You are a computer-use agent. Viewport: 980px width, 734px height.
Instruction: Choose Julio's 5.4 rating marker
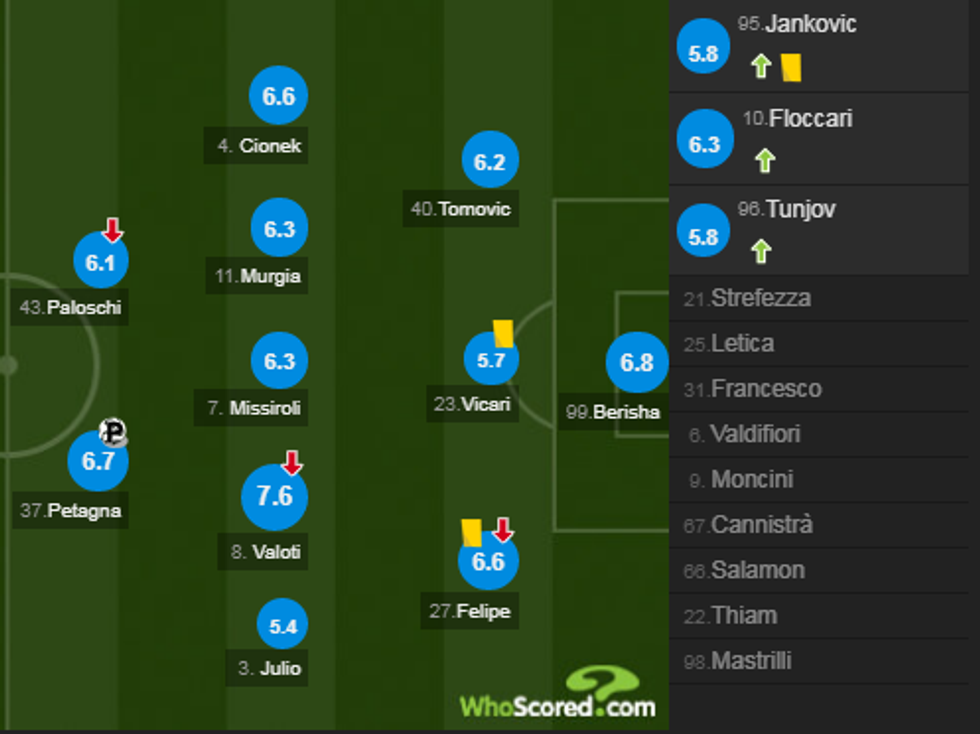(283, 626)
